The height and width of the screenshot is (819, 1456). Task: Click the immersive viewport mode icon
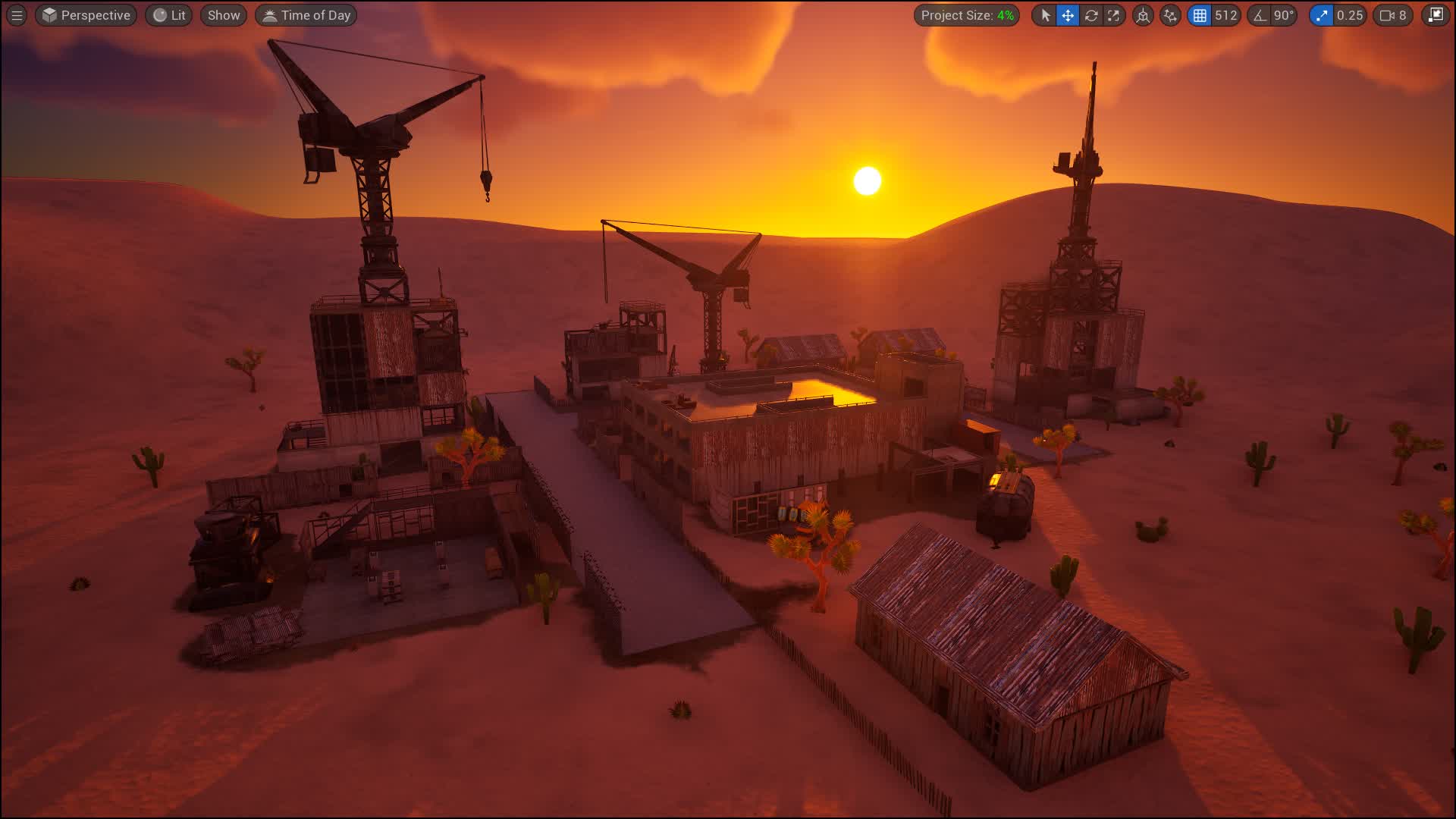(1436, 14)
